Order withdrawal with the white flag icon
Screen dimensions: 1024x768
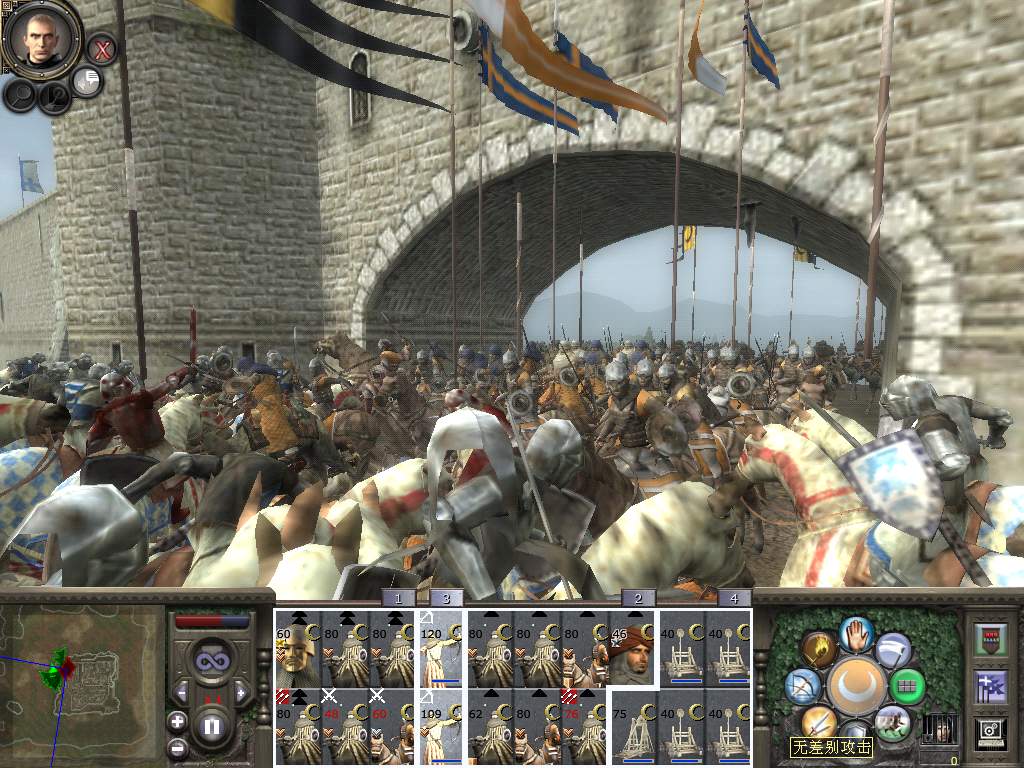[x=893, y=650]
